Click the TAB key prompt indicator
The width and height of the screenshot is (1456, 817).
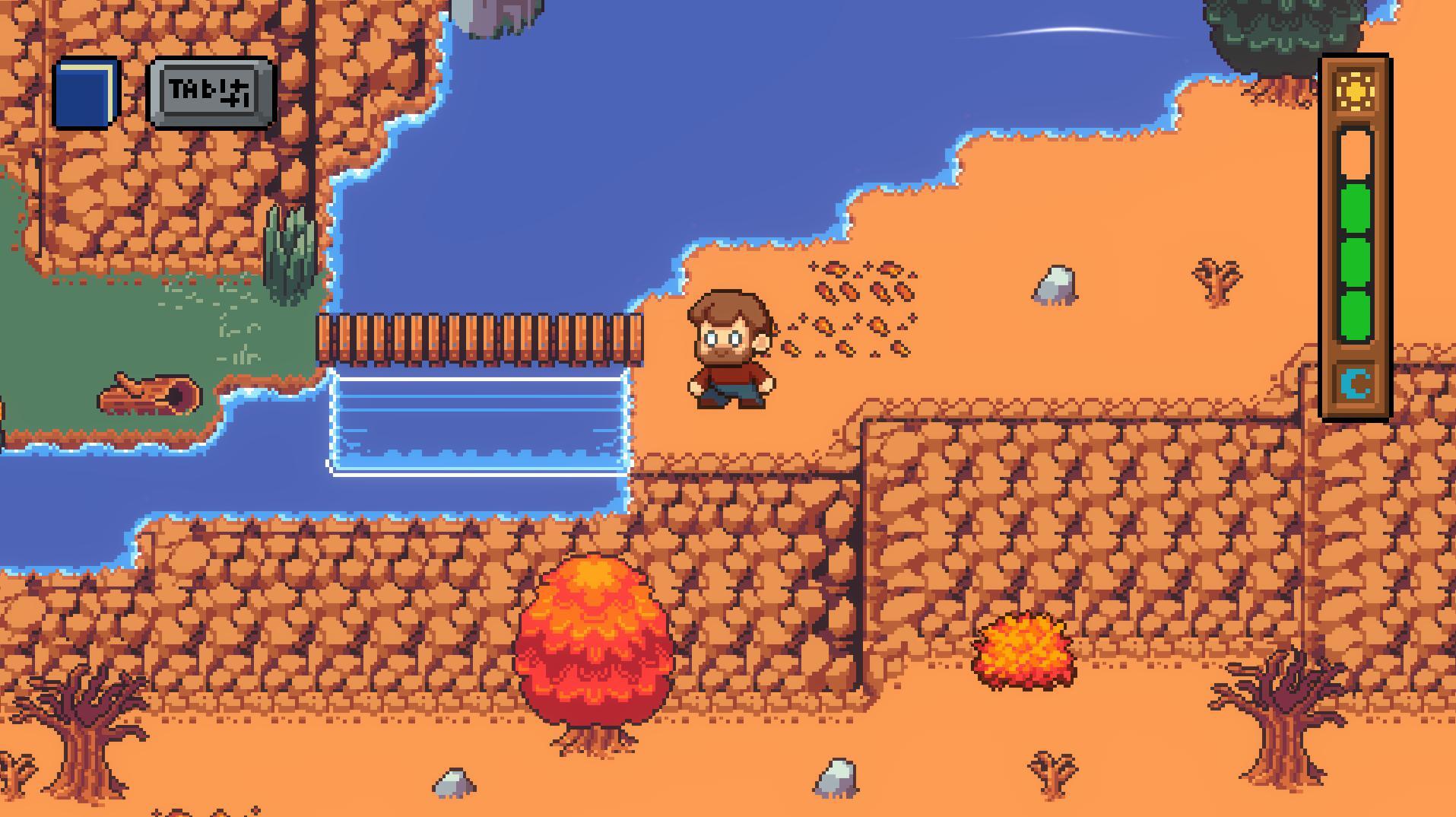click(209, 91)
